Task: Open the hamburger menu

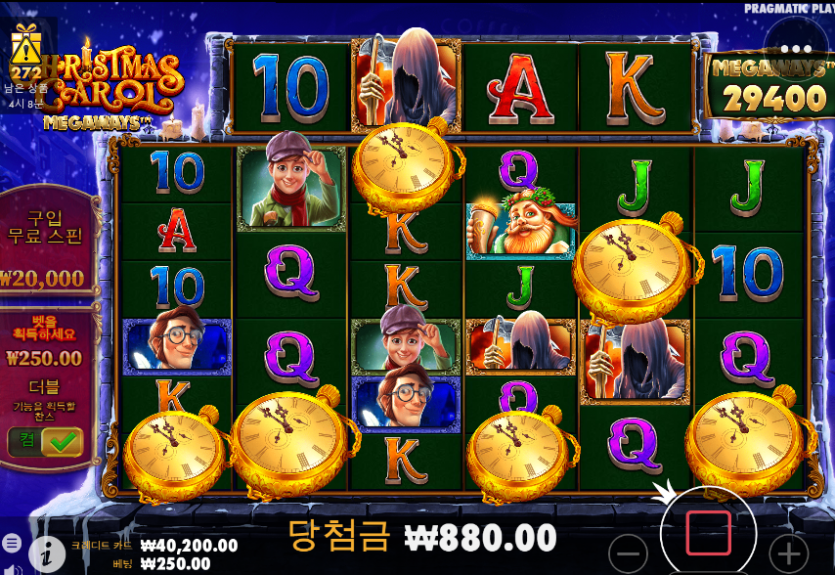Action: click(x=12, y=542)
